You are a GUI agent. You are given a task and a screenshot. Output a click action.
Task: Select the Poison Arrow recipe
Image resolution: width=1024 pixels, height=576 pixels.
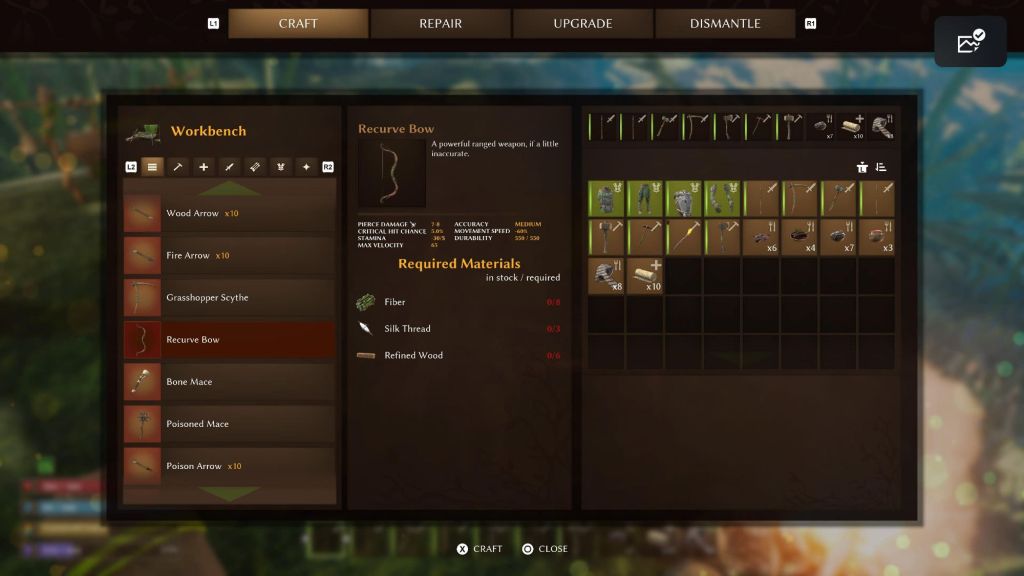pyautogui.click(x=229, y=466)
